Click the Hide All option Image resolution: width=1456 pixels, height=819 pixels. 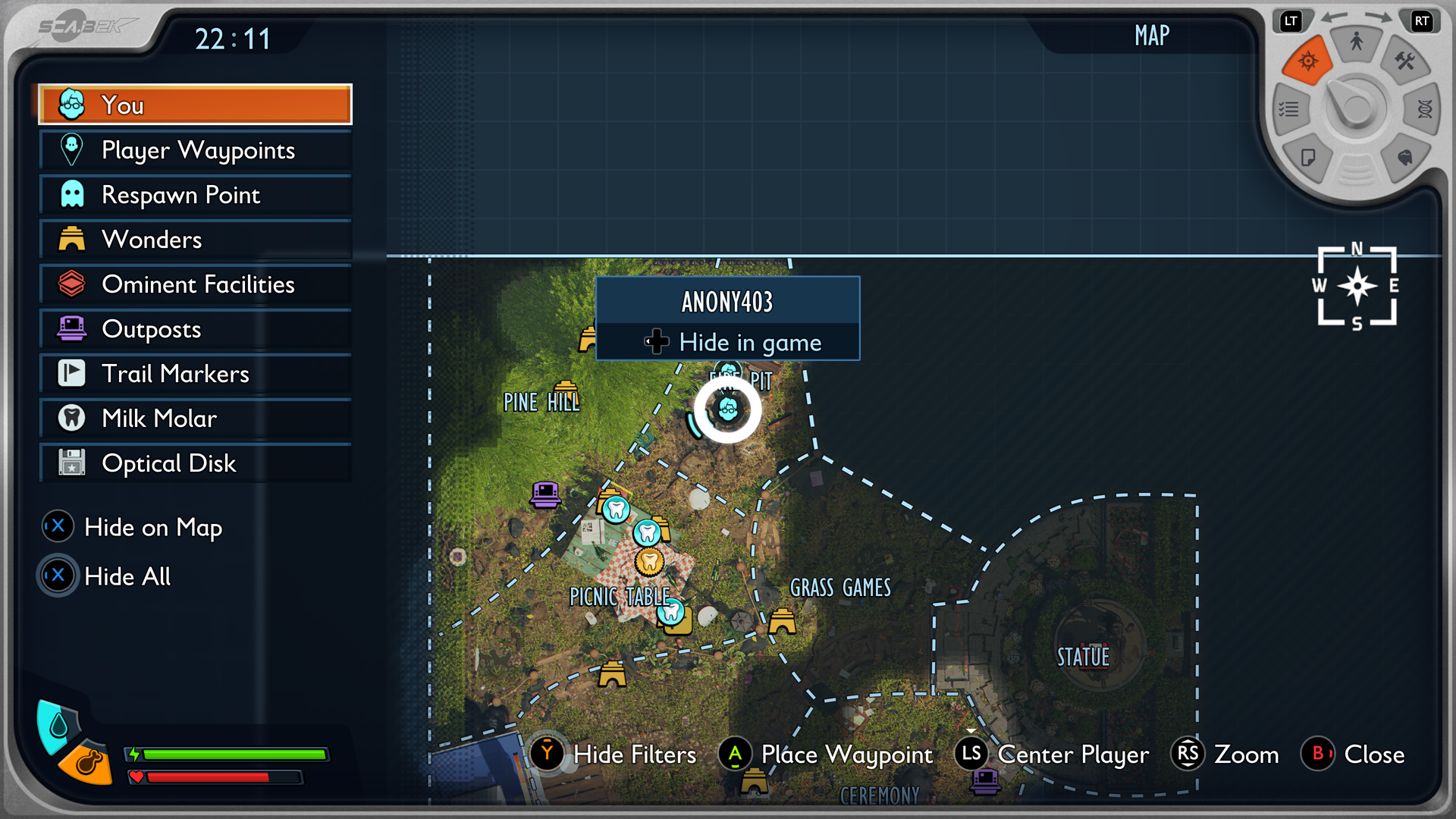tap(108, 576)
